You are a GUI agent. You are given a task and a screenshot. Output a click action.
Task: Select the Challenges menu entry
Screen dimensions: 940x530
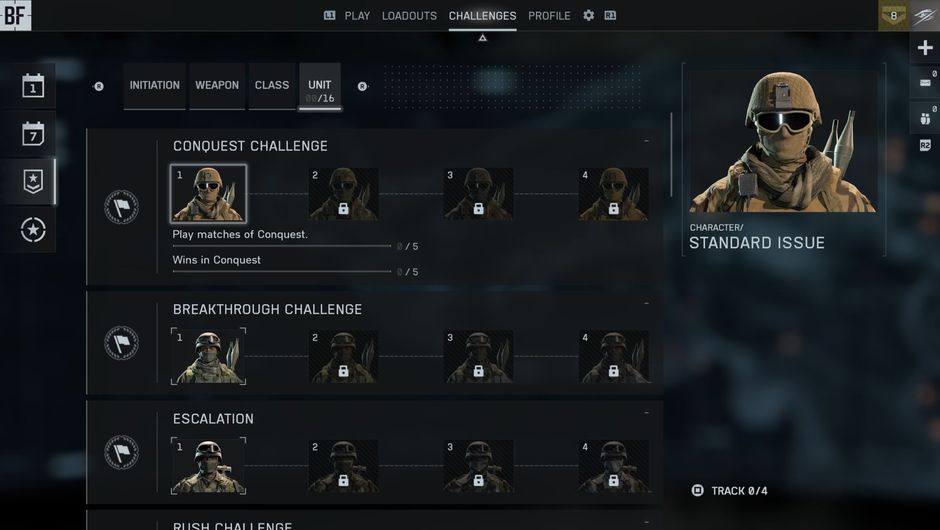[482, 16]
